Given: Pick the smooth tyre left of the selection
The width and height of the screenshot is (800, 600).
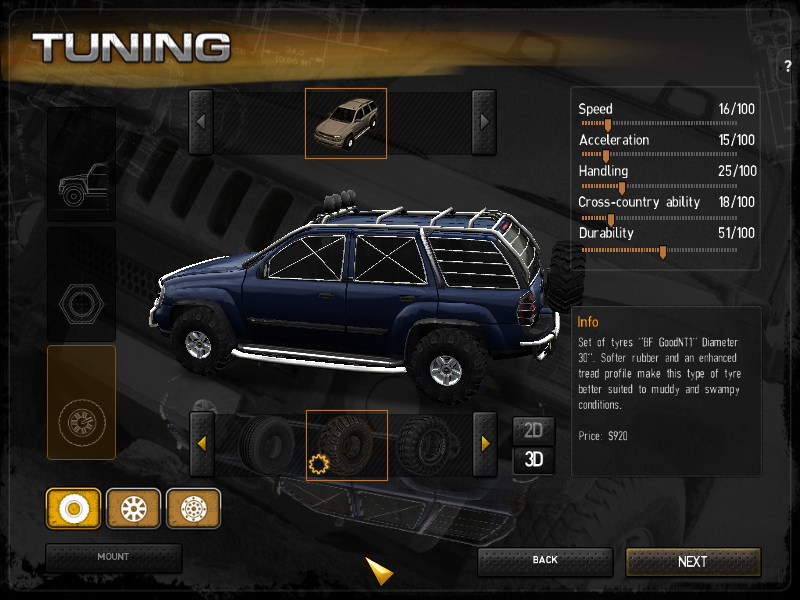Looking at the screenshot, I should (263, 444).
